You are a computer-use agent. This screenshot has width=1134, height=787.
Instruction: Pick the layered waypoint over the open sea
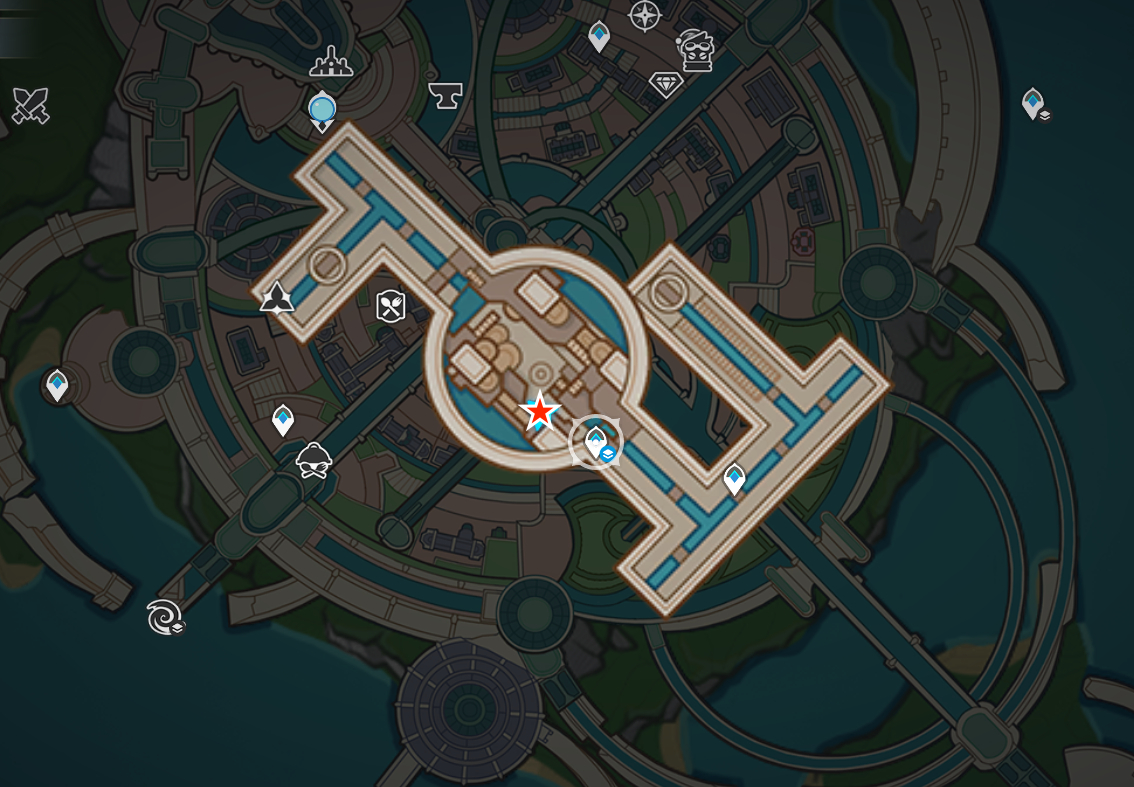[x=1033, y=103]
